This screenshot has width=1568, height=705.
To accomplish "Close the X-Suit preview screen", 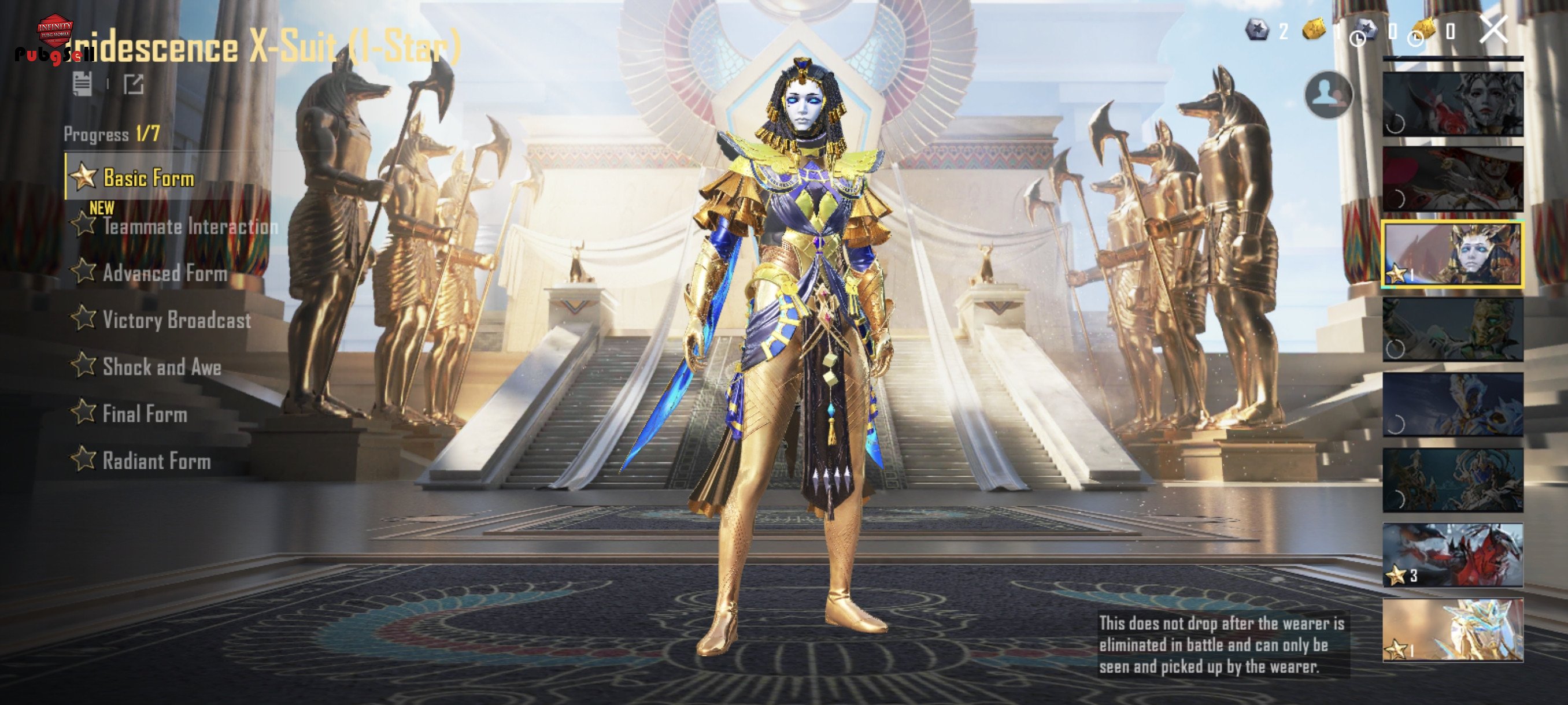I will point(1493,30).
